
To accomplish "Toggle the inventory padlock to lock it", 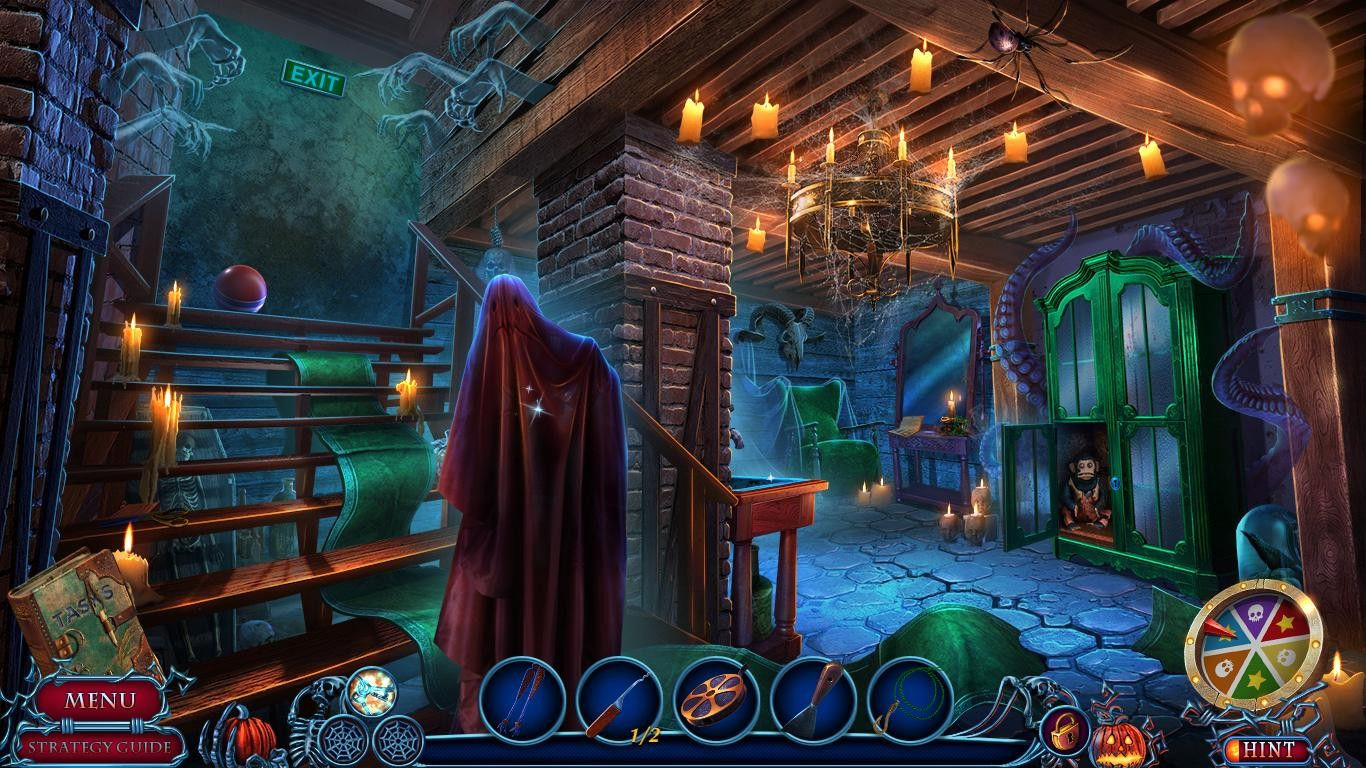I will point(1066,732).
